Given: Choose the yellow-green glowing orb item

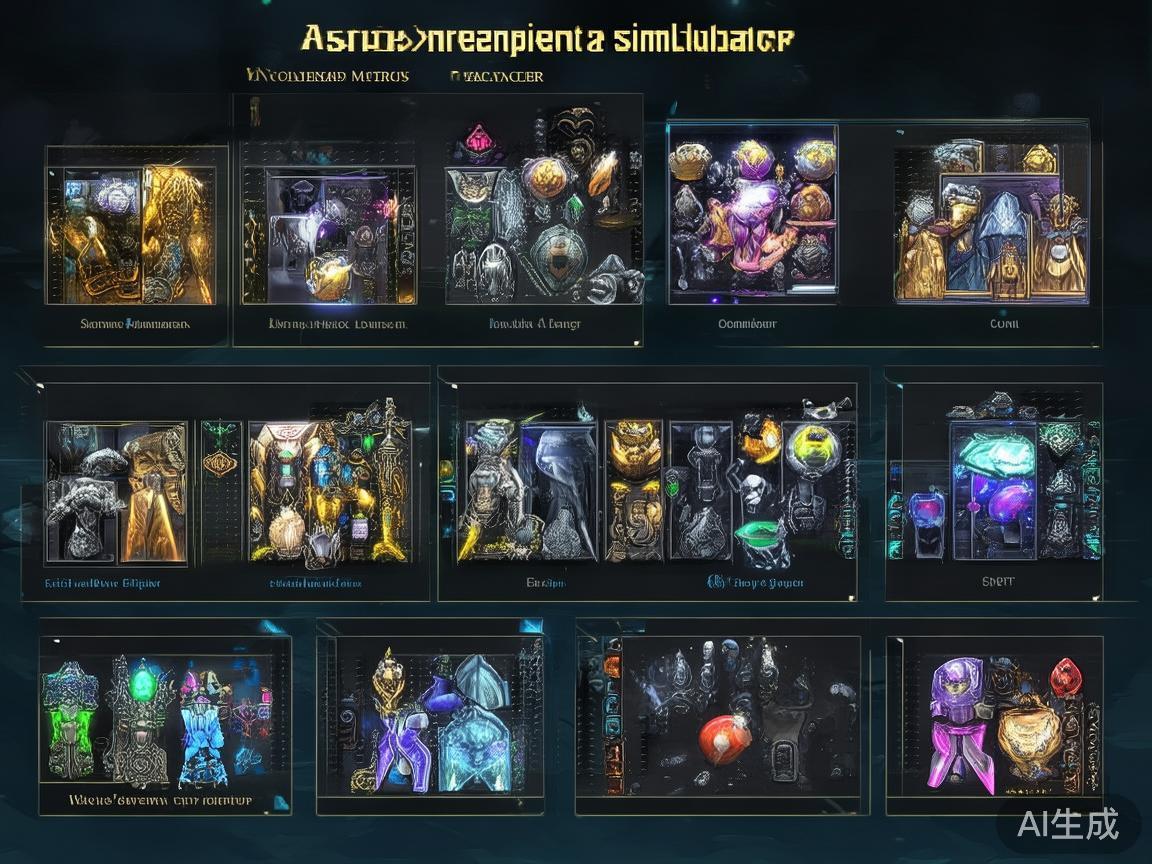Looking at the screenshot, I should pos(811,441).
